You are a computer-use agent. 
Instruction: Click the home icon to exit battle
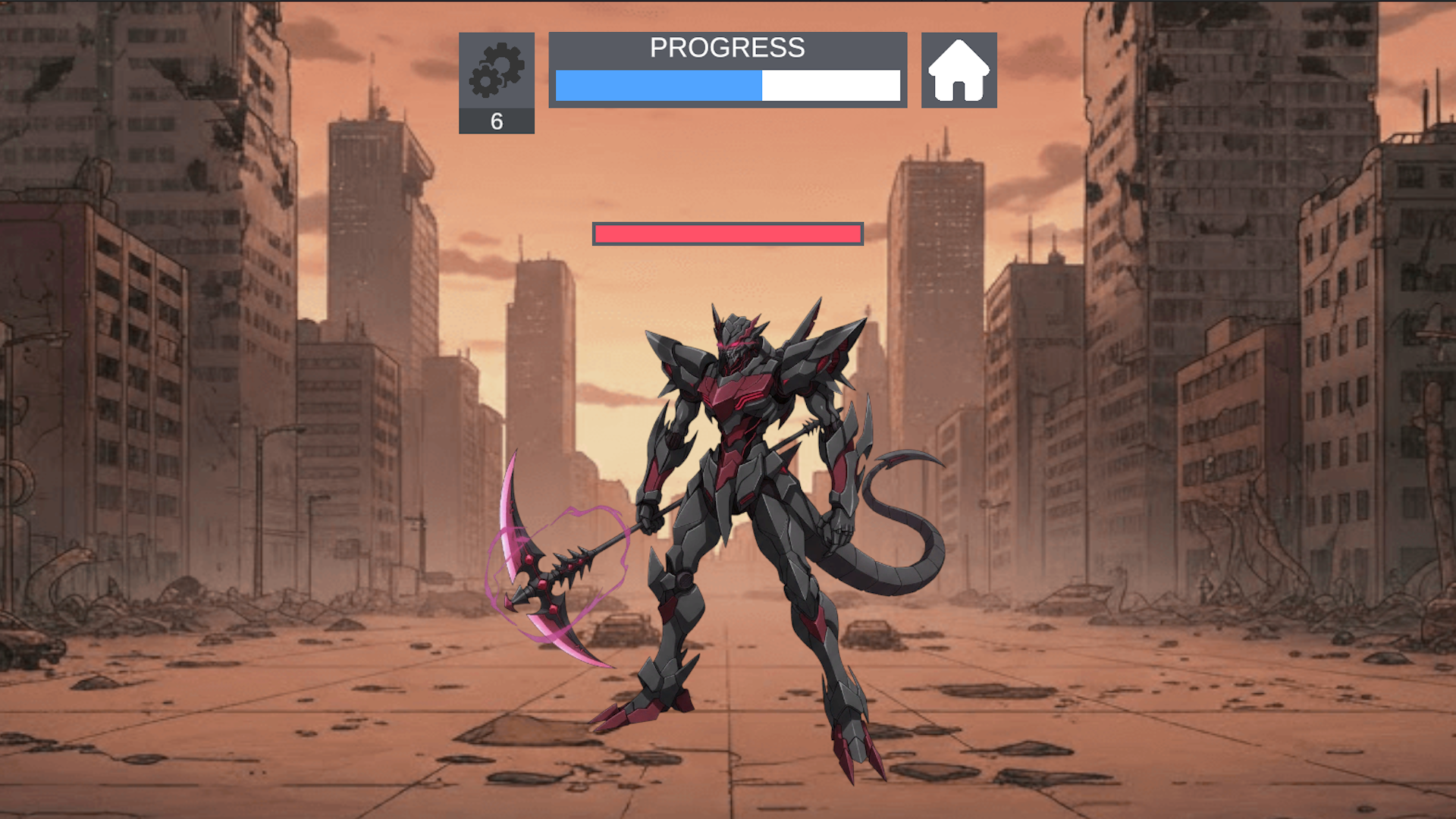(x=959, y=71)
